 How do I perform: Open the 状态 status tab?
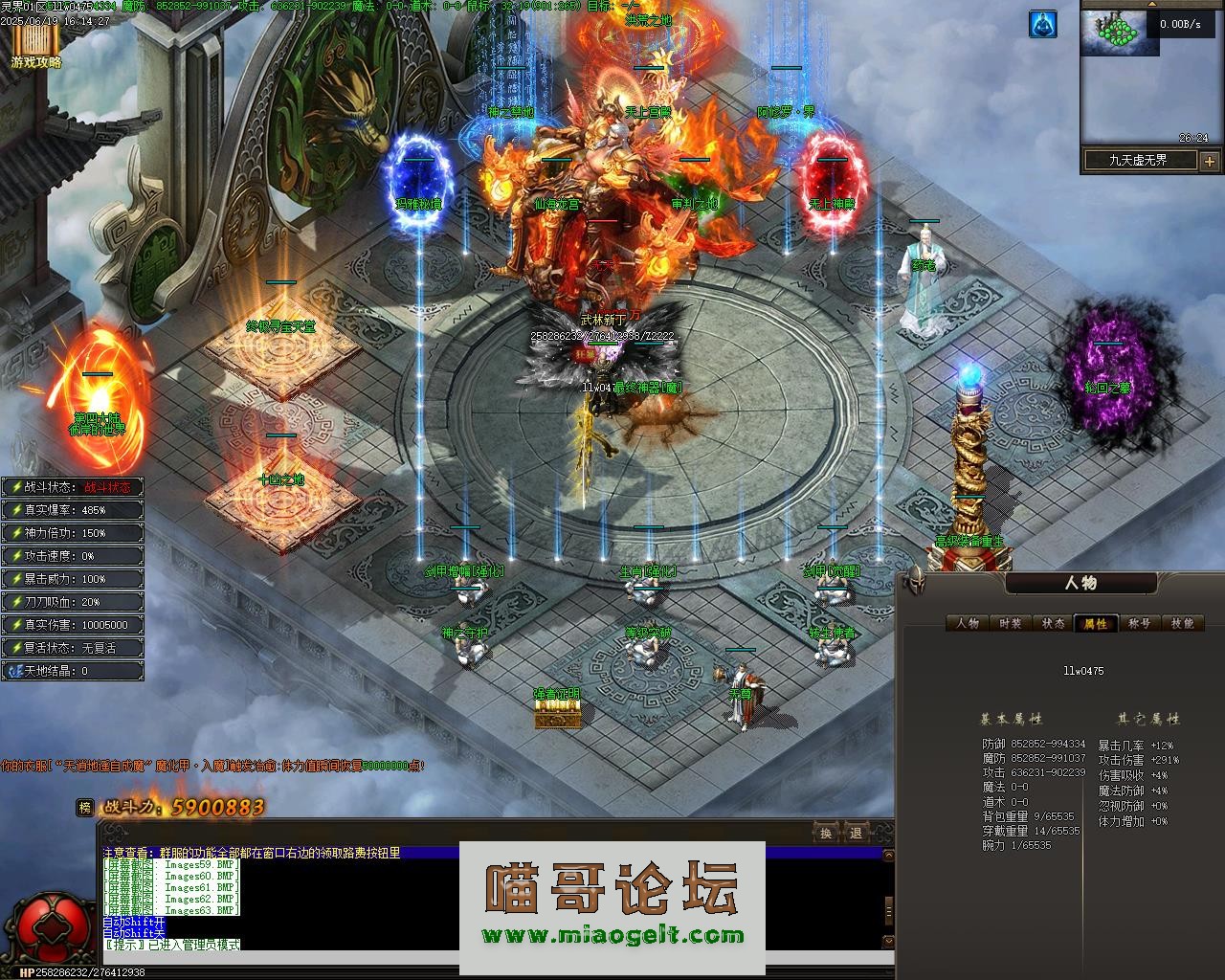coord(1053,623)
